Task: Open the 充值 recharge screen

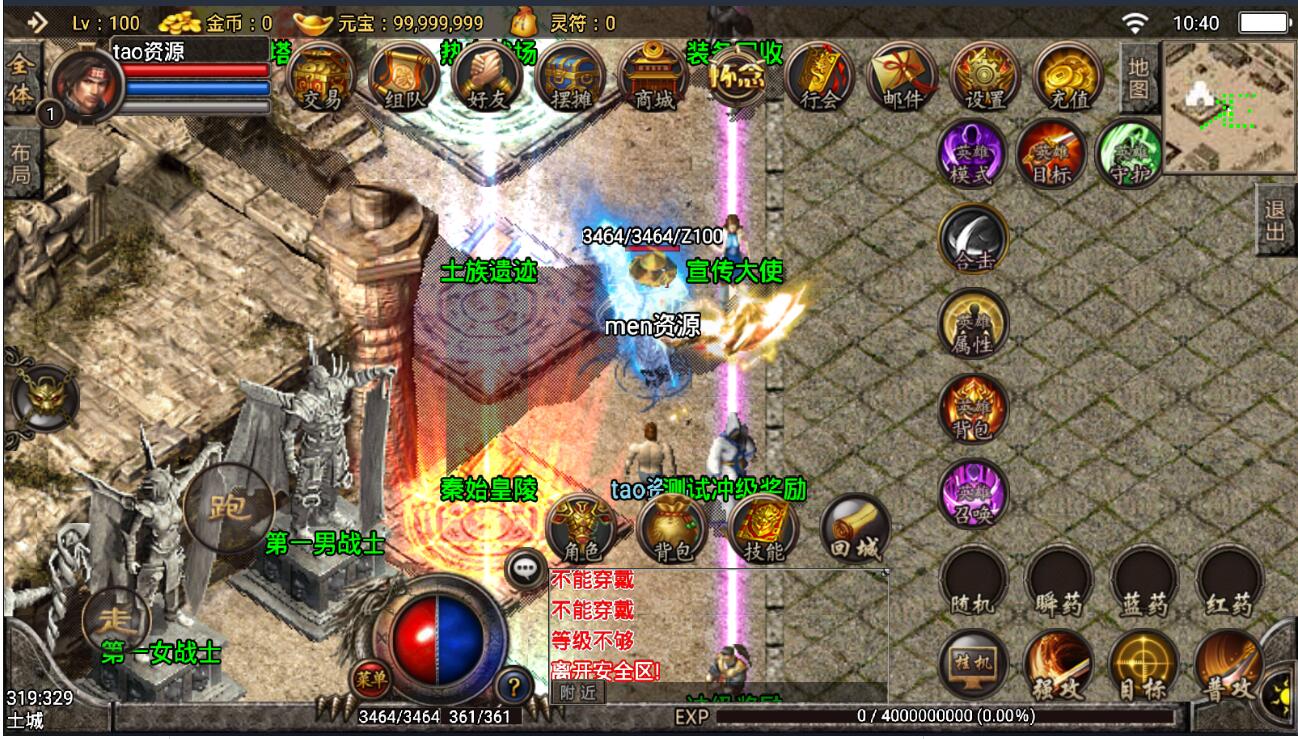Action: (x=1068, y=78)
